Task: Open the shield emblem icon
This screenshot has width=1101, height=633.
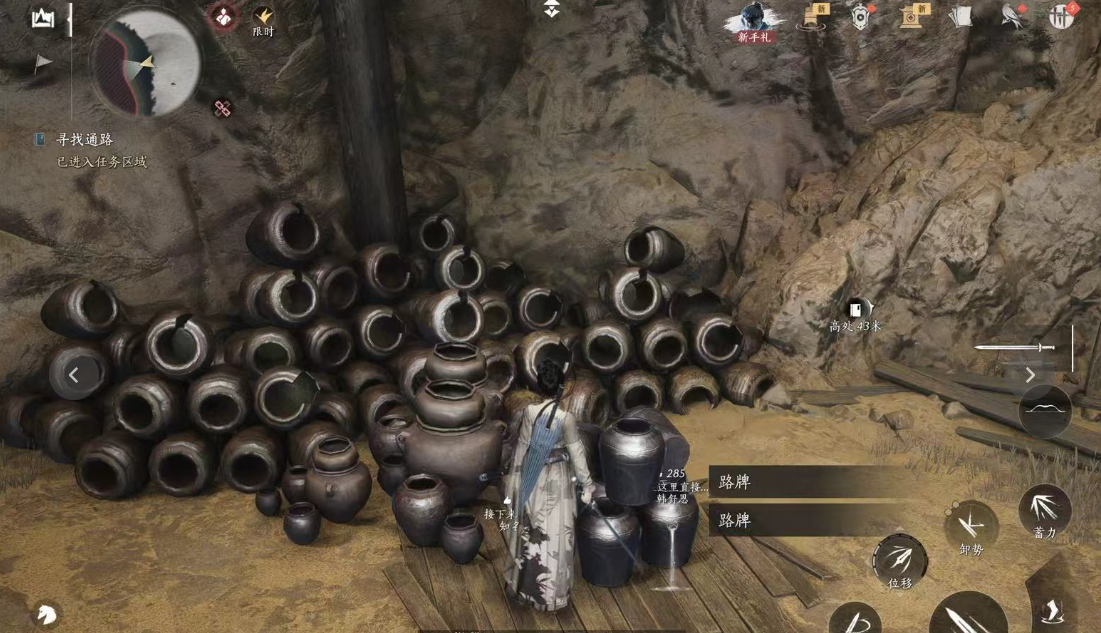Action: [862, 16]
